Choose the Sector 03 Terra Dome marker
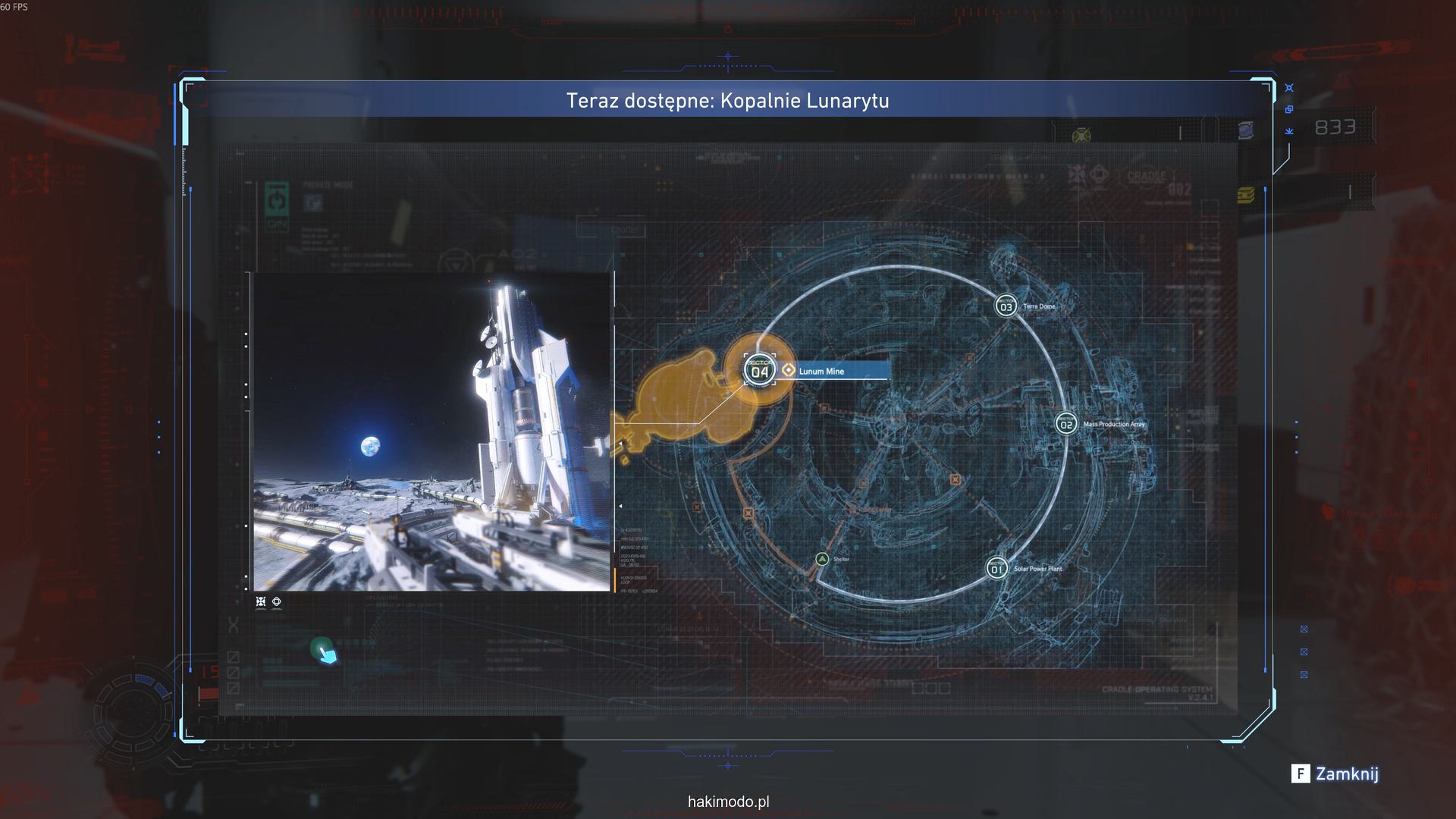1456x819 pixels. pos(1006,306)
